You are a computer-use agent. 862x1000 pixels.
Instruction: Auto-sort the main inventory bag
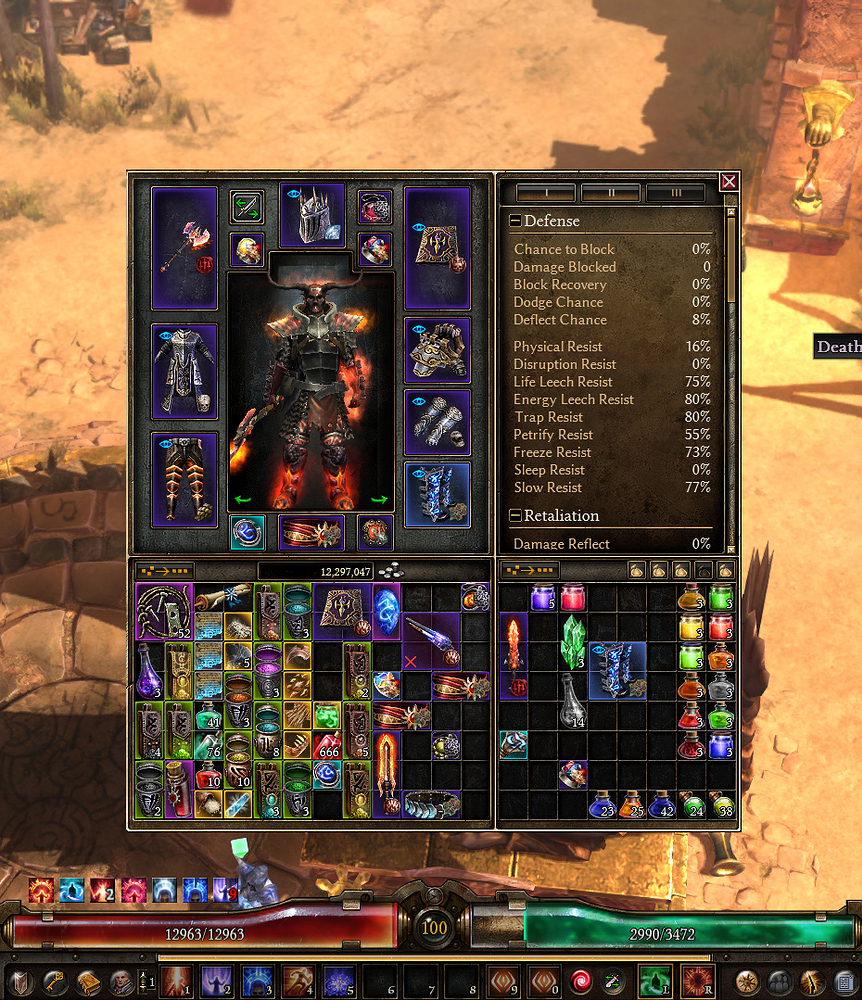click(166, 571)
